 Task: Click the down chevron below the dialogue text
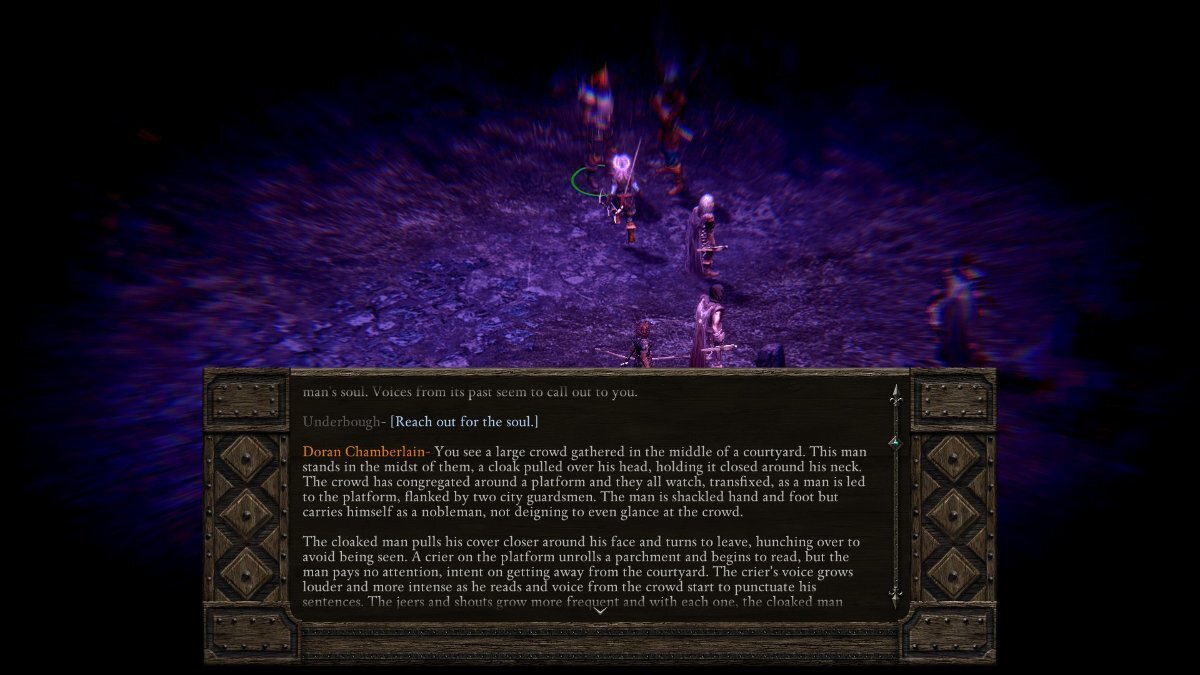pyautogui.click(x=600, y=611)
